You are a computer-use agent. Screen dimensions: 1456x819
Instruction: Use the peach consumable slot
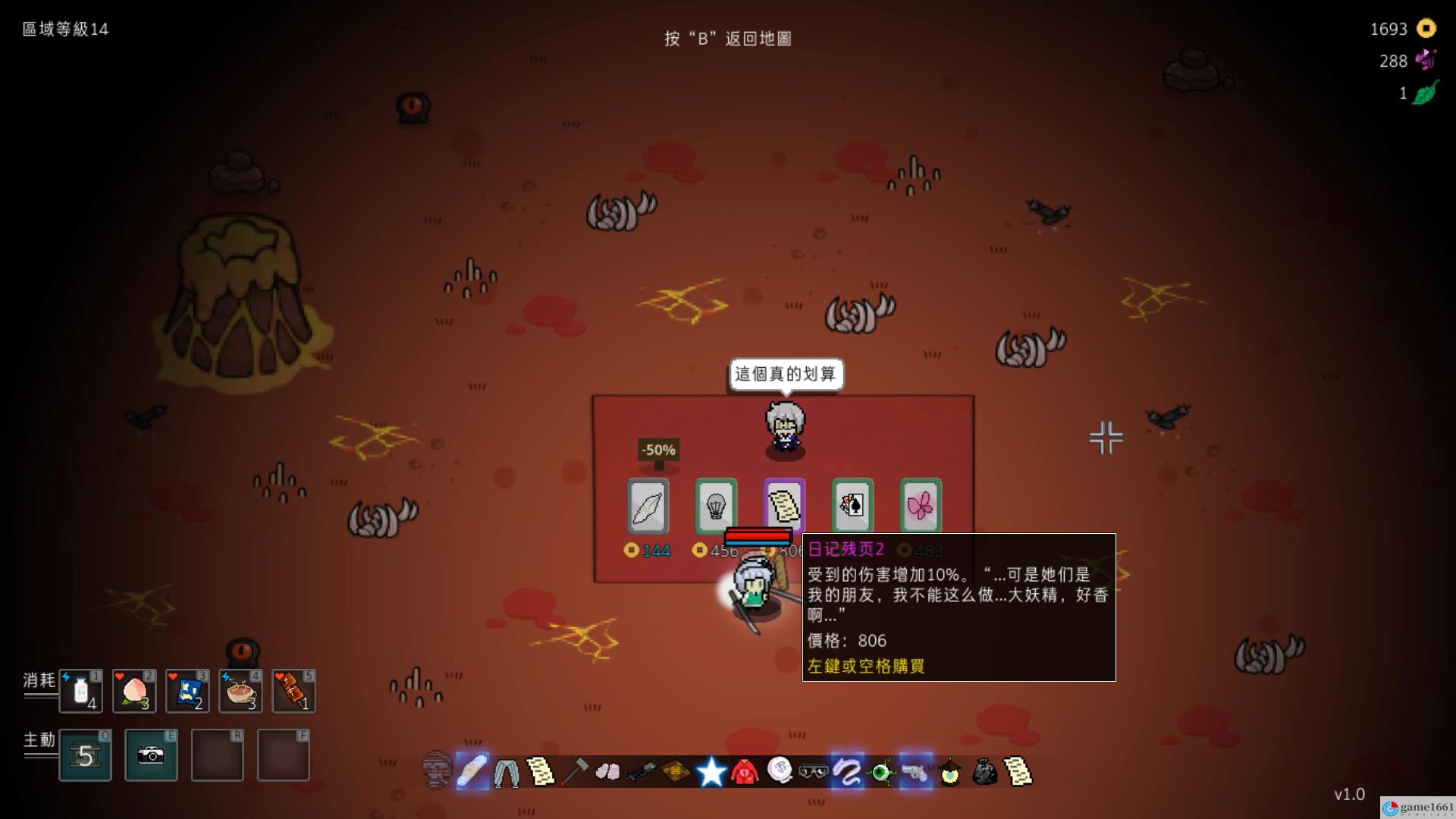coord(134,692)
